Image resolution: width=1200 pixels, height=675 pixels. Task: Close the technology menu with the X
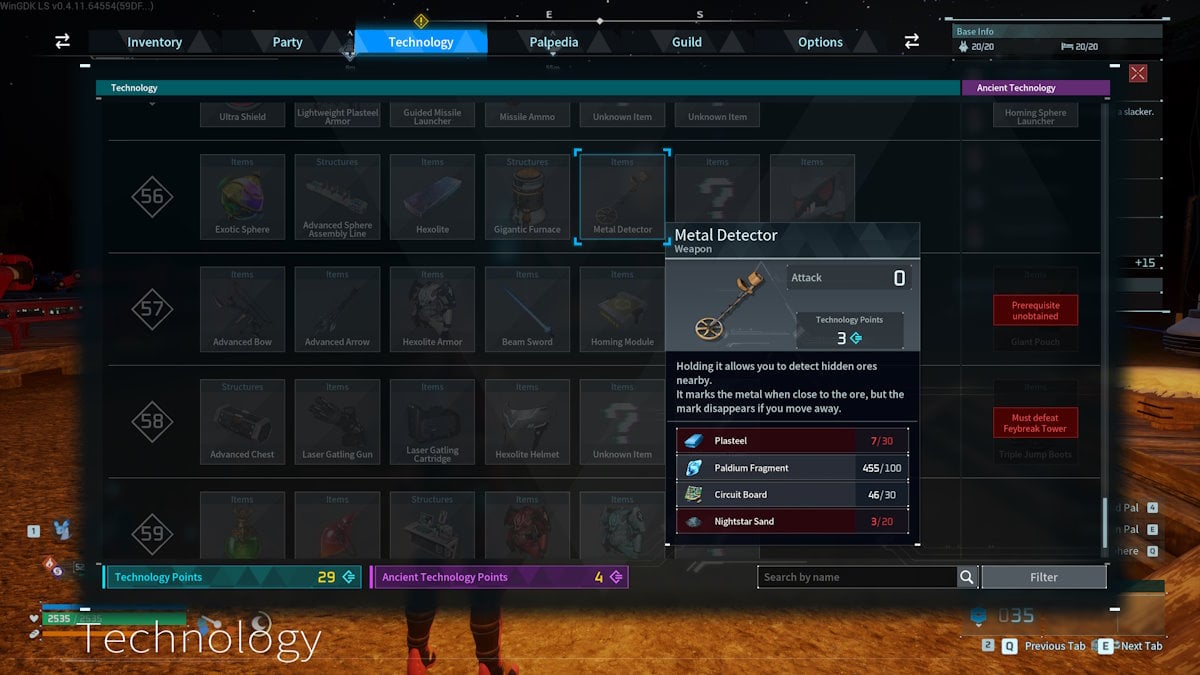tap(1137, 73)
